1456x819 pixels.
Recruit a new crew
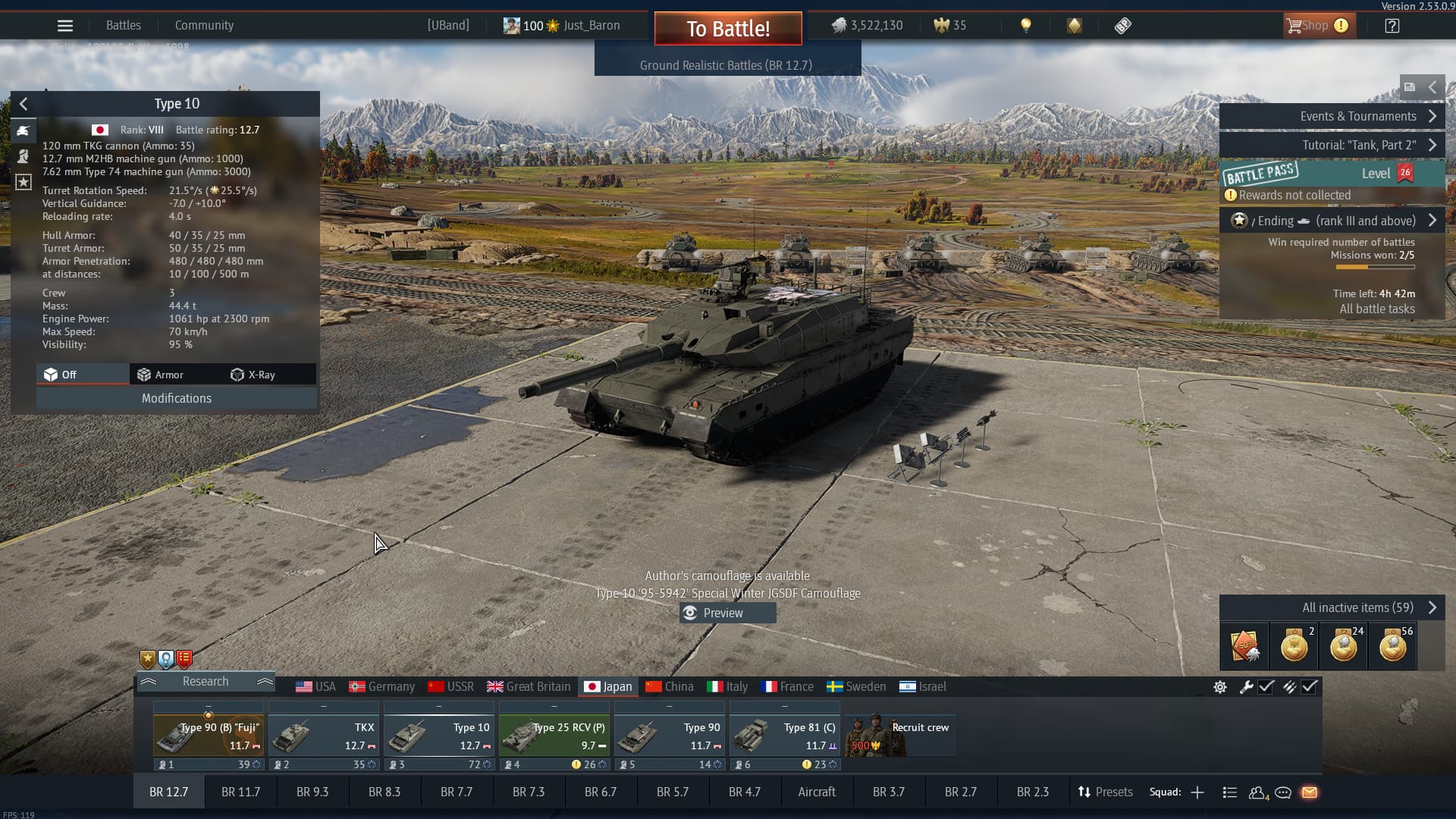coord(899,736)
